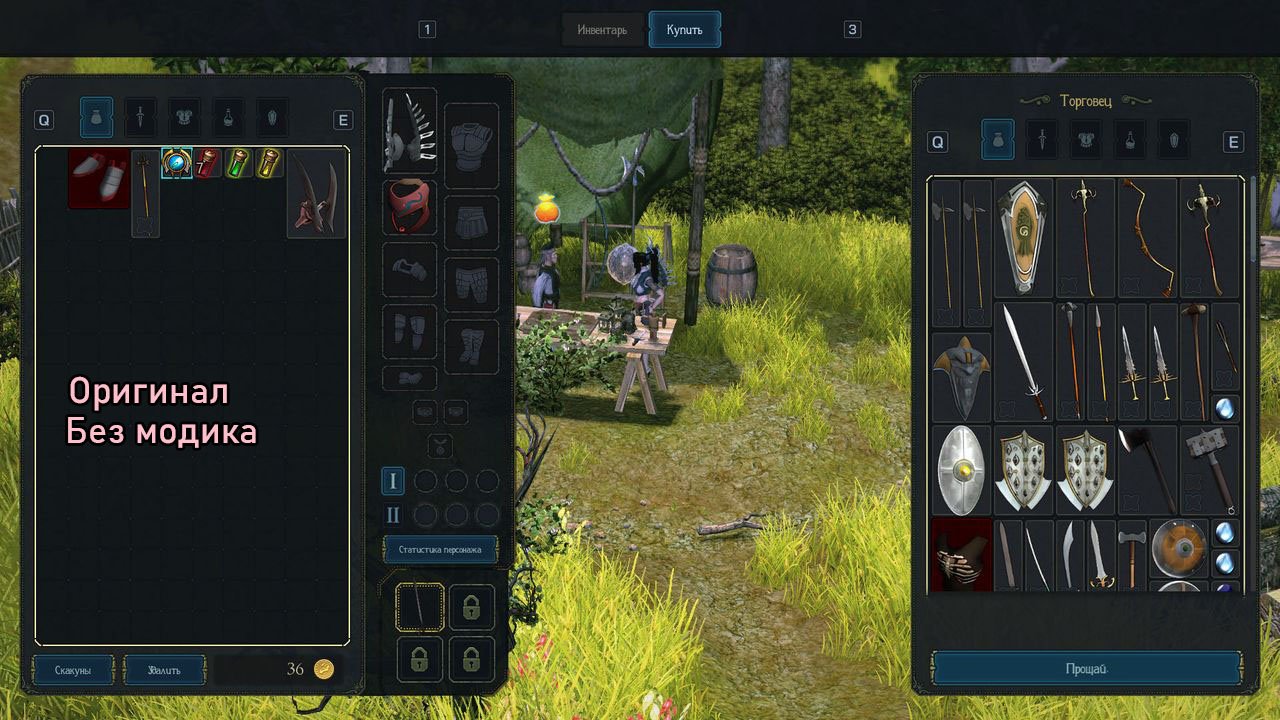Filter merchant goods by potion category

(1130, 141)
